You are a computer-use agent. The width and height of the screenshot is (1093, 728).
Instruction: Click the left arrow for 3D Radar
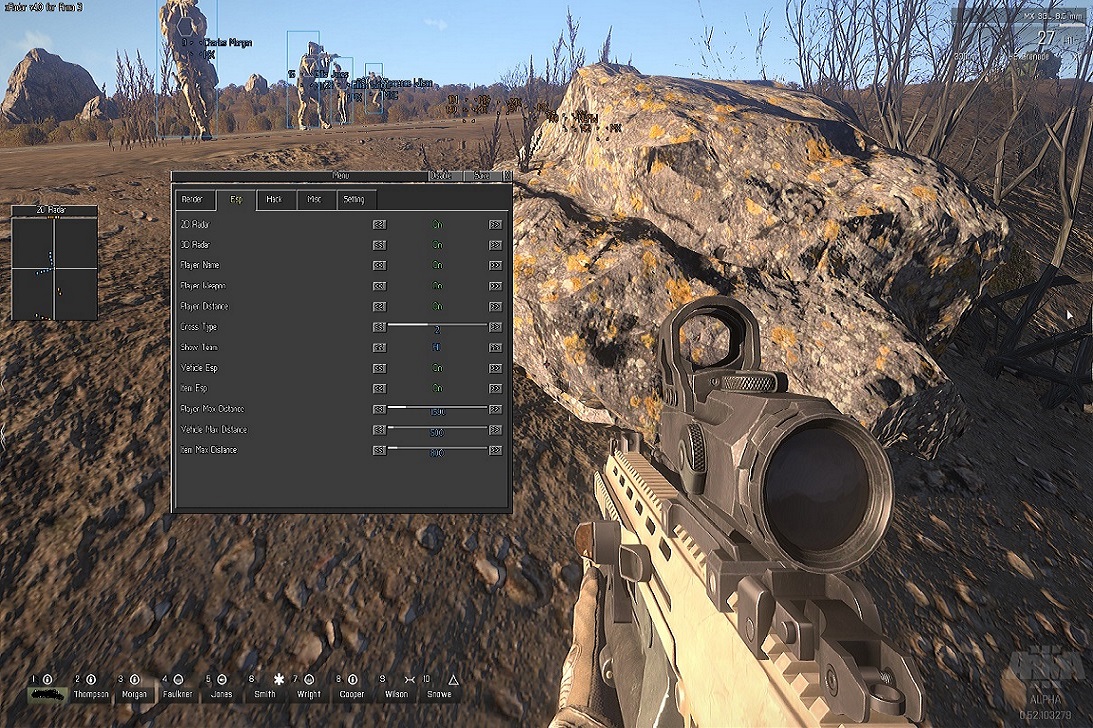[379, 245]
